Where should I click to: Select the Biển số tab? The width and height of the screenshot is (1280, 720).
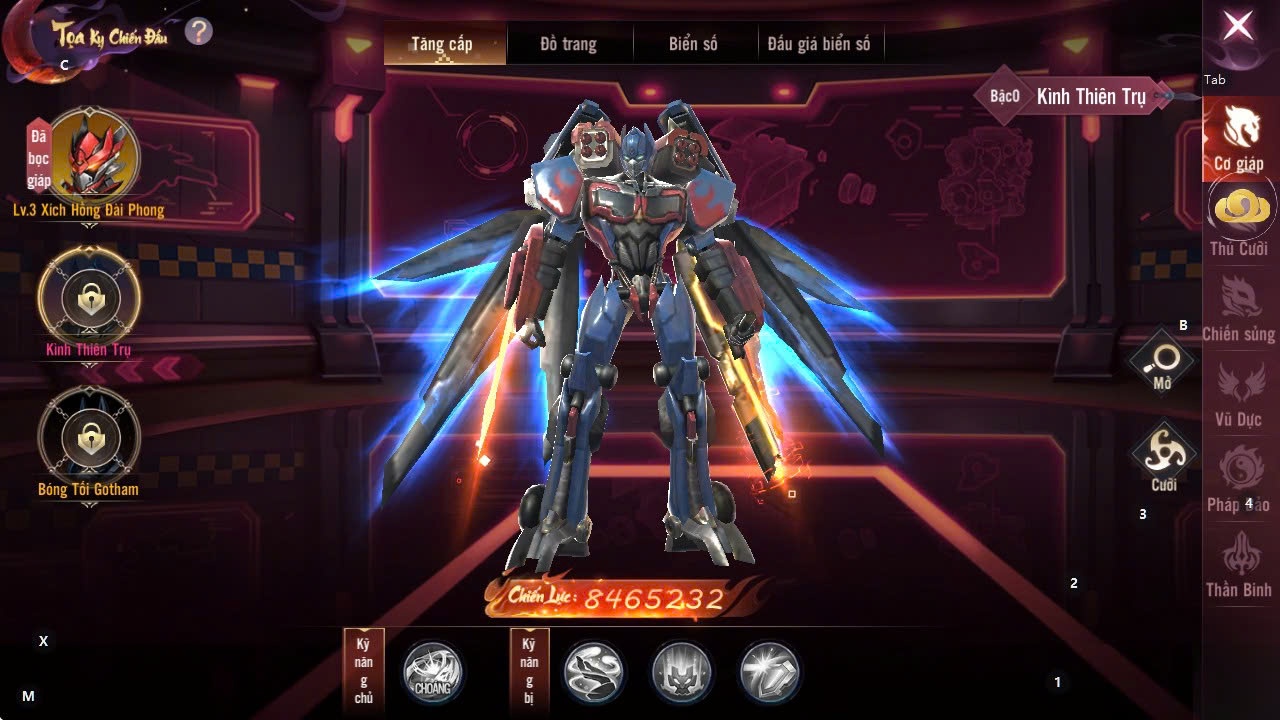693,44
